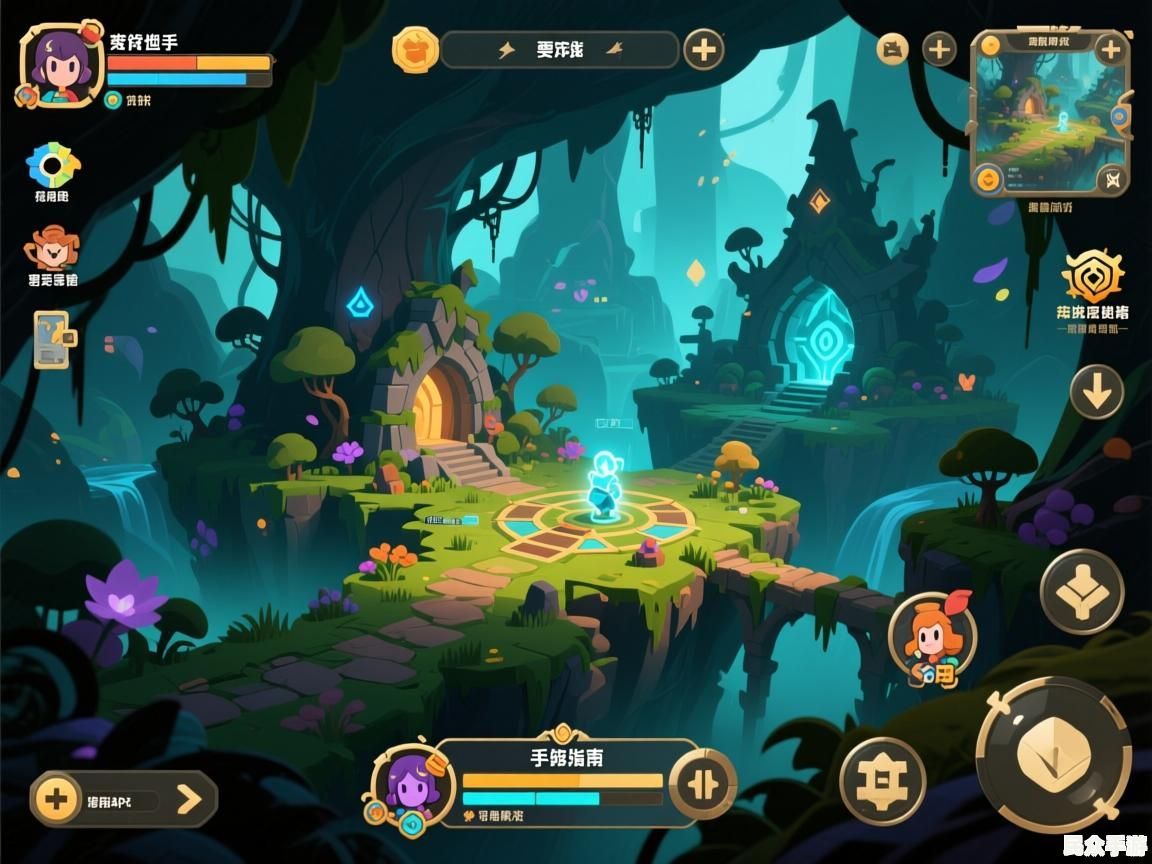This screenshot has width=1152, height=864.
Task: Open the golden shield emblem on the right
Action: pyautogui.click(x=1092, y=276)
